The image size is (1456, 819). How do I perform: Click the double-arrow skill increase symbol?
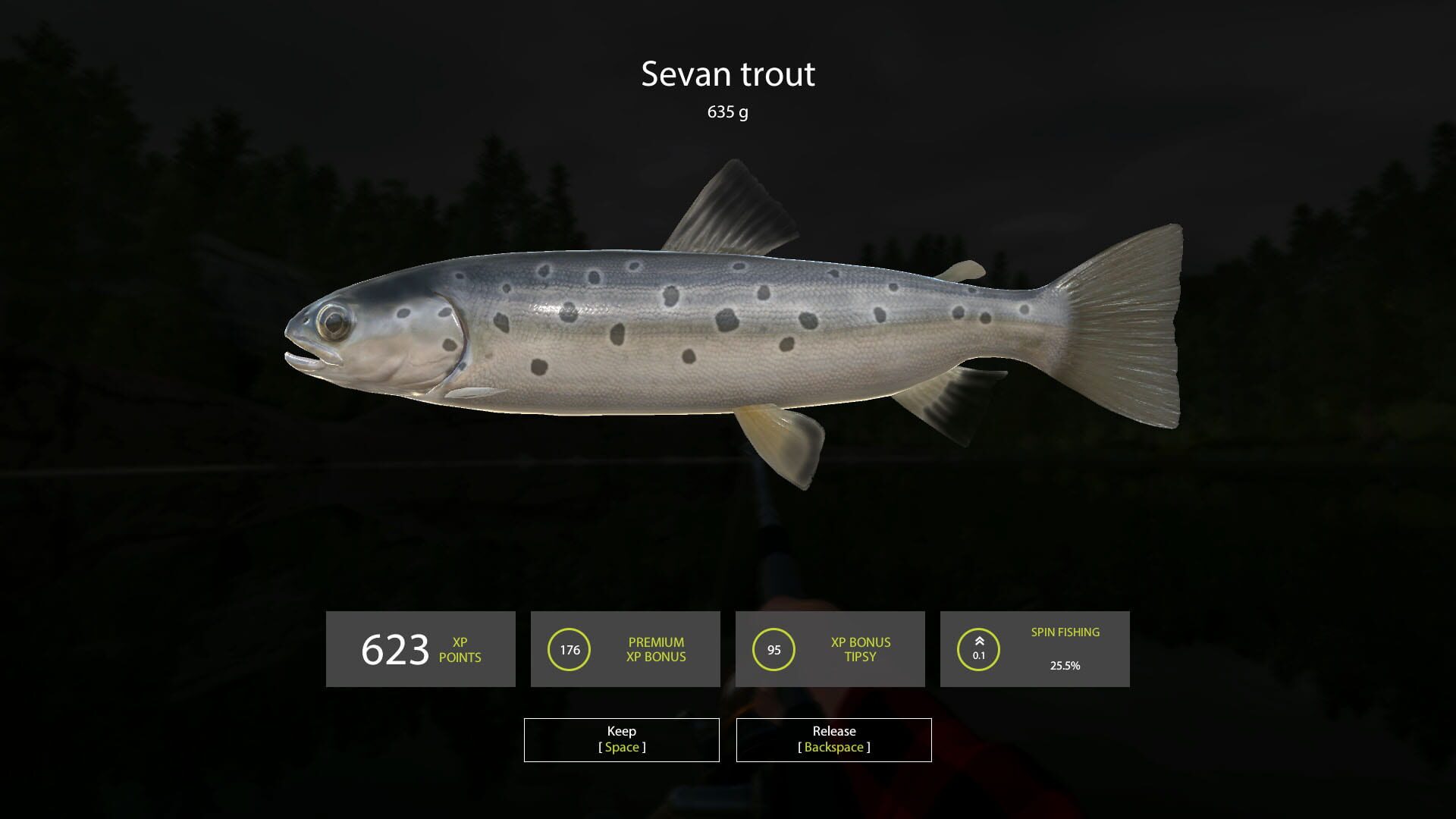click(978, 641)
